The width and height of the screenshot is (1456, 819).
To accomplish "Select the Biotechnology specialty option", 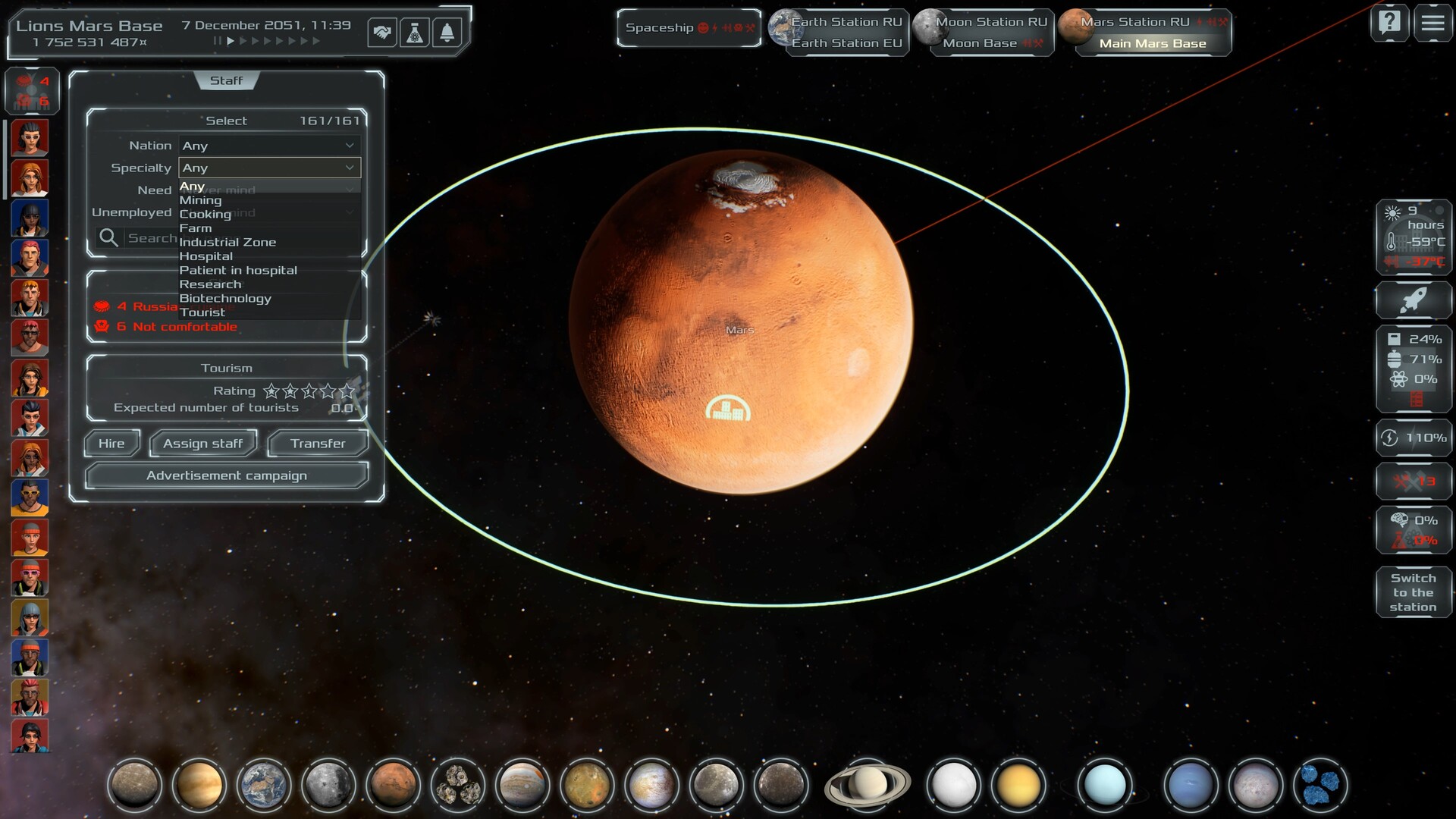I will (225, 298).
